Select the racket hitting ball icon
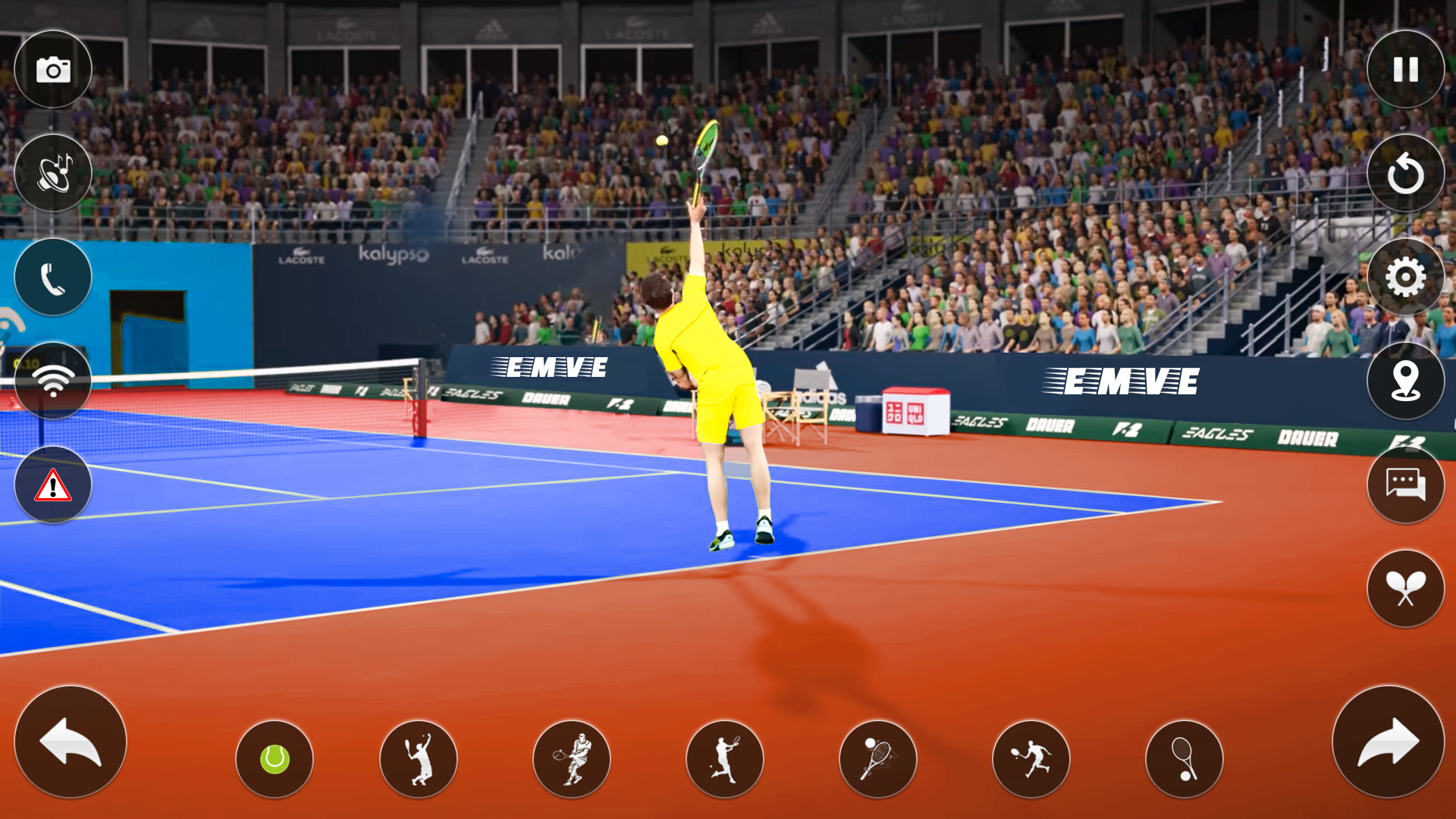Viewport: 1456px width, 819px height. (x=878, y=760)
